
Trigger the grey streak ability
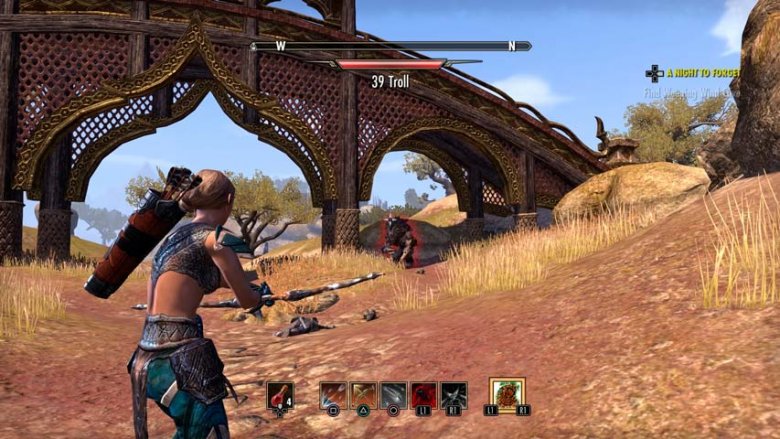[393, 395]
